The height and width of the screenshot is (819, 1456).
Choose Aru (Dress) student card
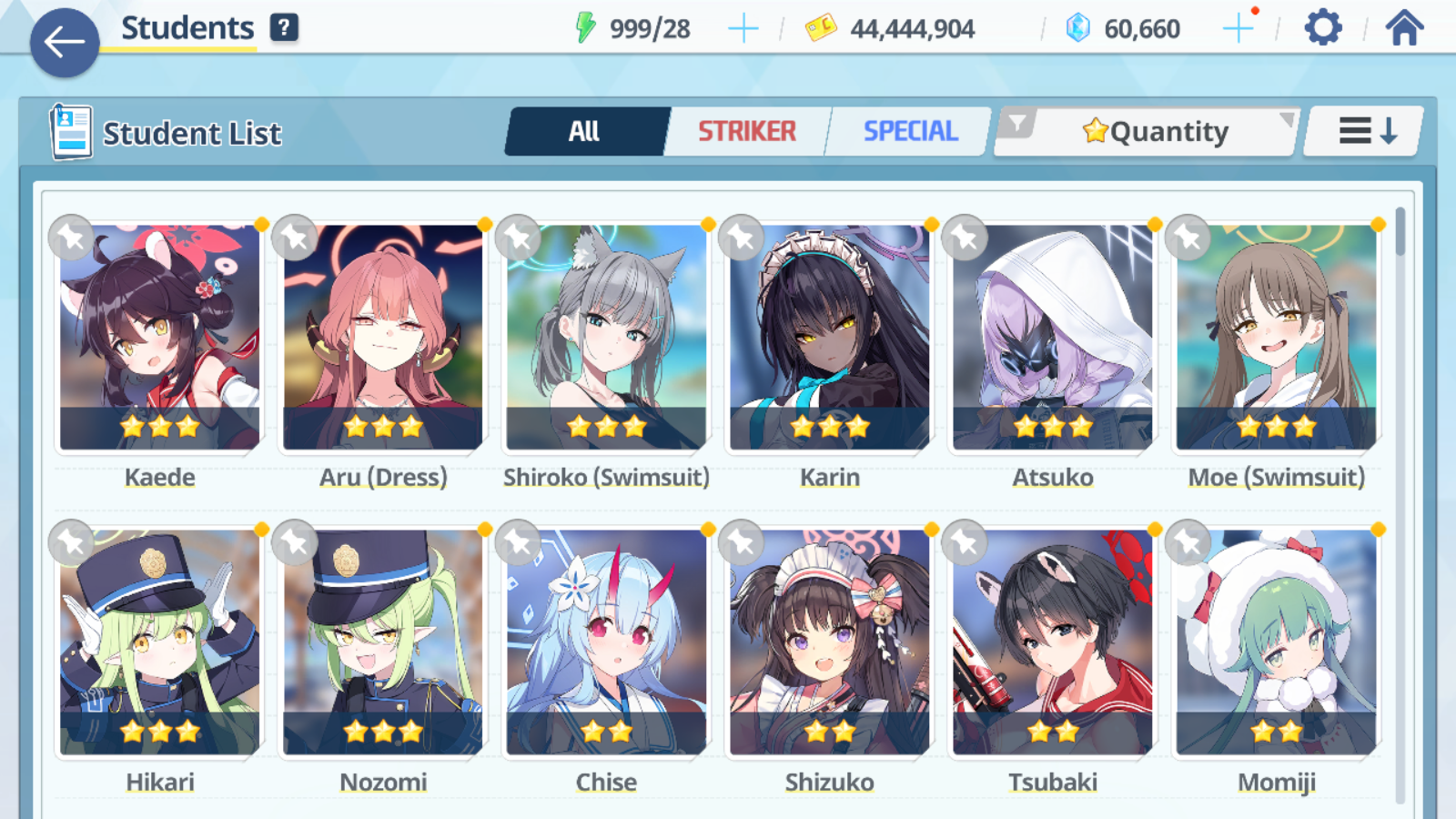[383, 339]
